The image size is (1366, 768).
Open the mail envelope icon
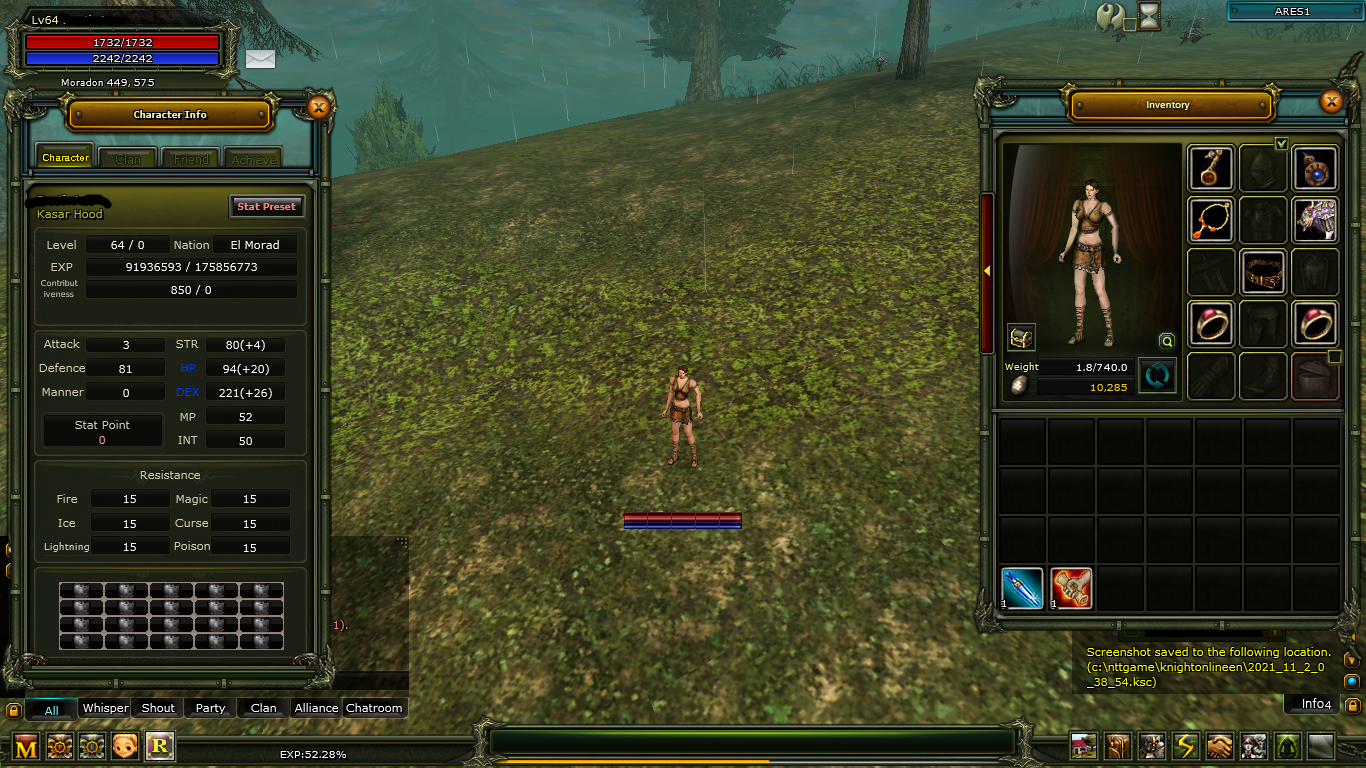click(x=260, y=59)
